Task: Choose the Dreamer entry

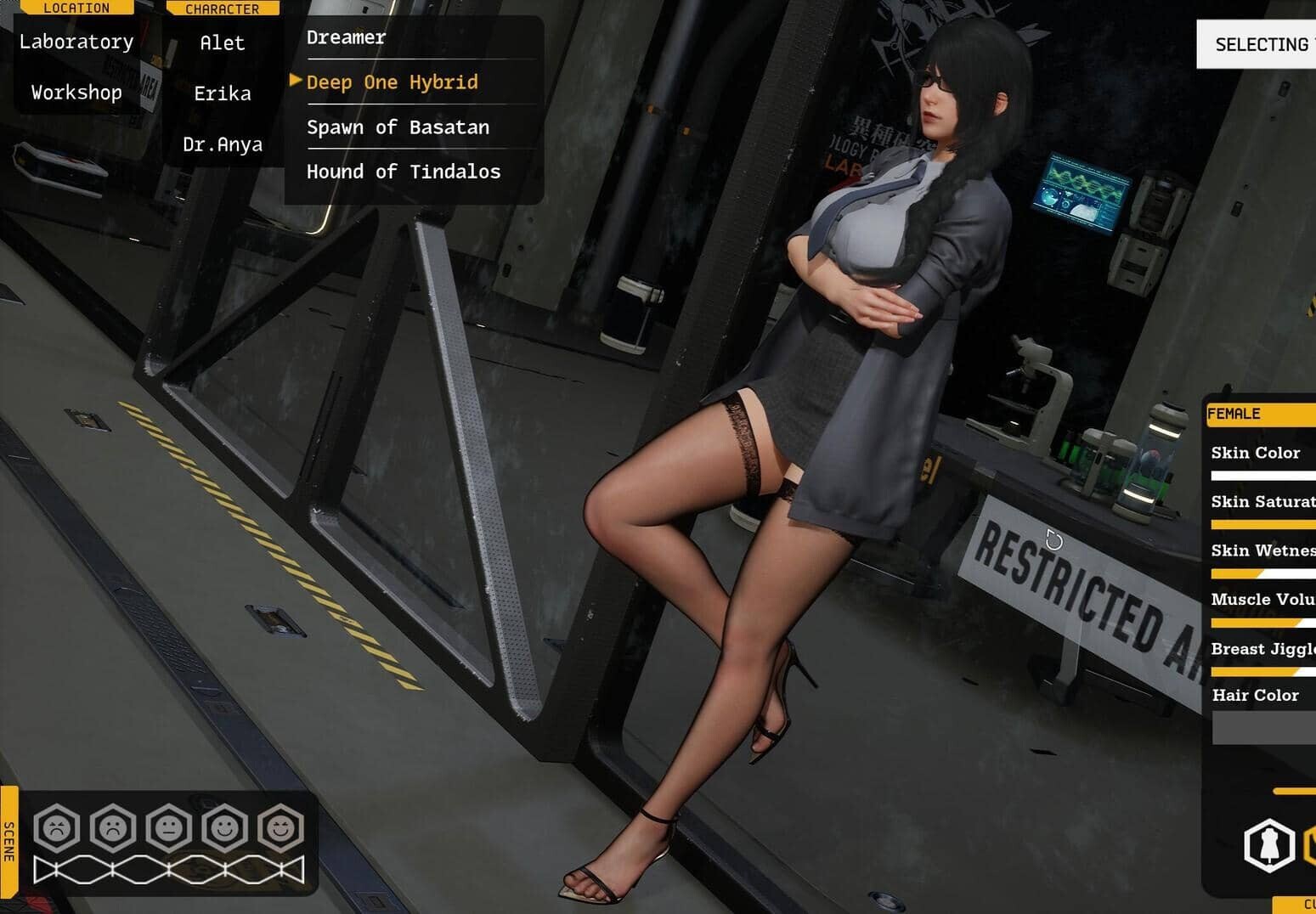Action: click(347, 37)
